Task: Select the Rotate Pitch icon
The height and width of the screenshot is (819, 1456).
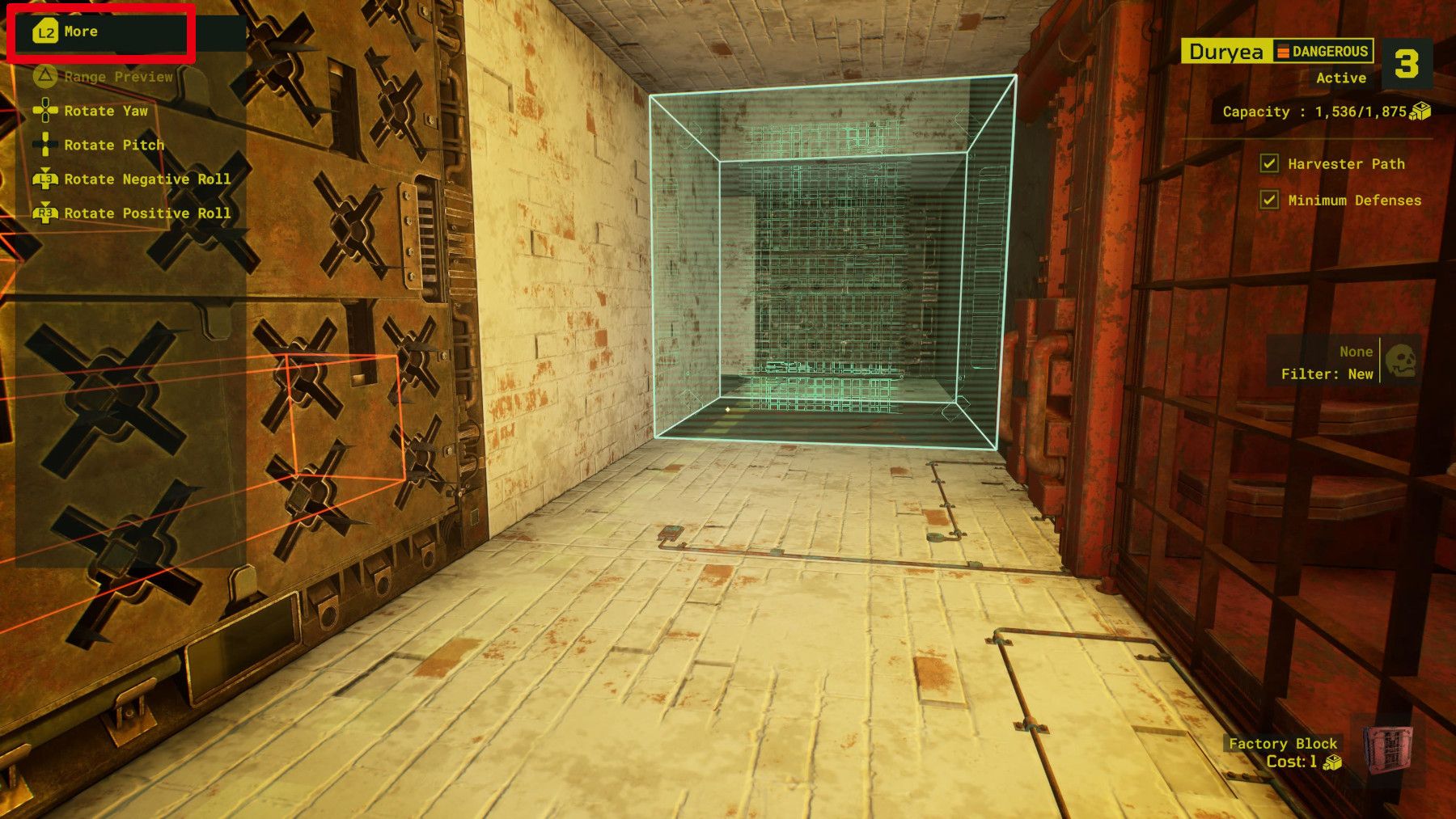Action: click(45, 145)
